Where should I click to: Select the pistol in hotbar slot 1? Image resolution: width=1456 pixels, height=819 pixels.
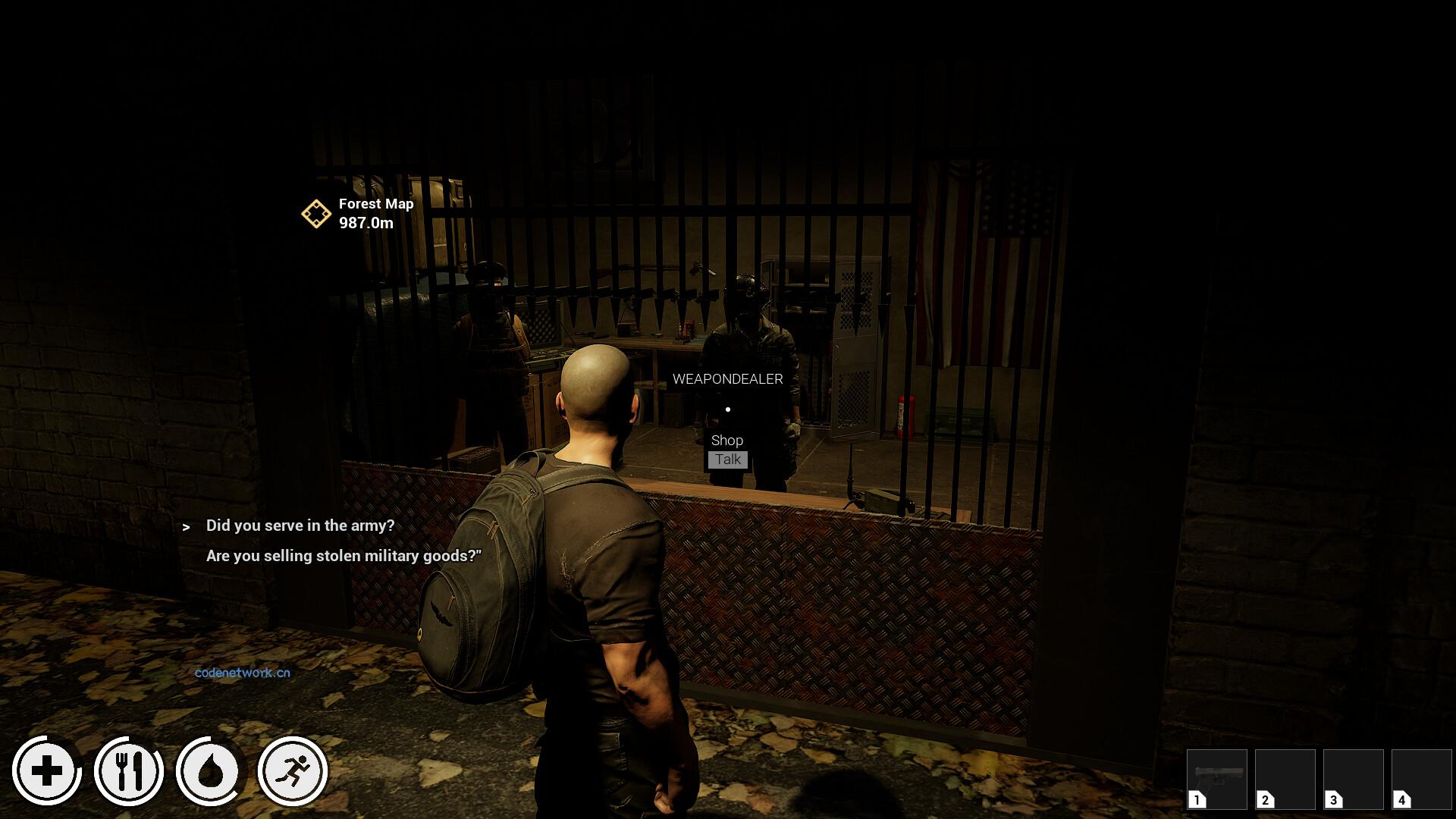pos(1216,779)
